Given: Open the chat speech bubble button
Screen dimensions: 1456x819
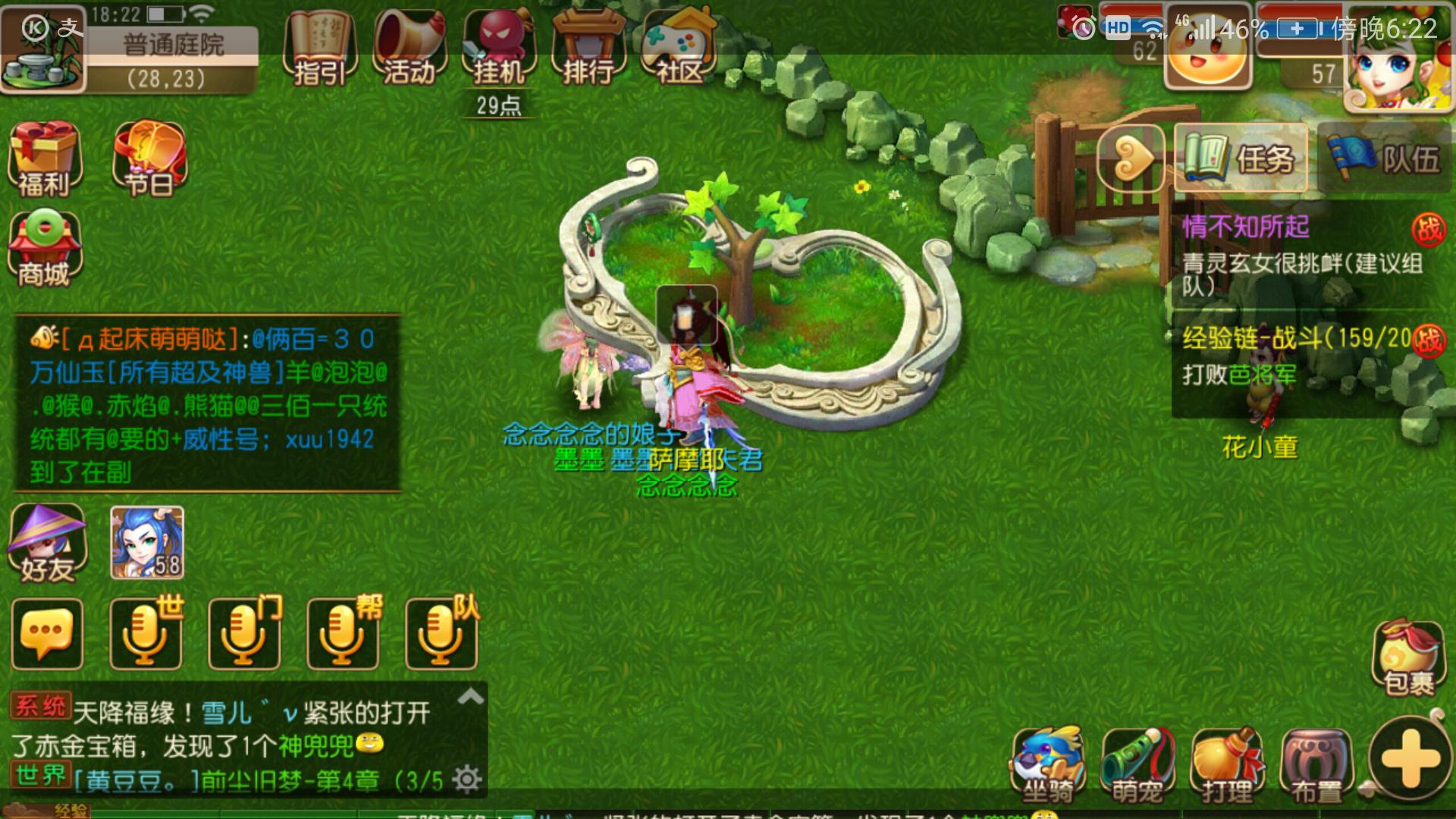Looking at the screenshot, I should [47, 634].
